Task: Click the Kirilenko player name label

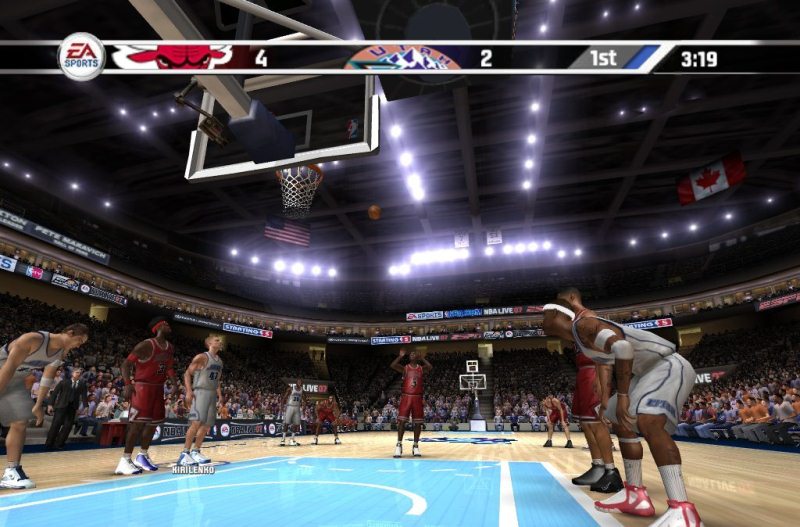Action: tap(192, 469)
